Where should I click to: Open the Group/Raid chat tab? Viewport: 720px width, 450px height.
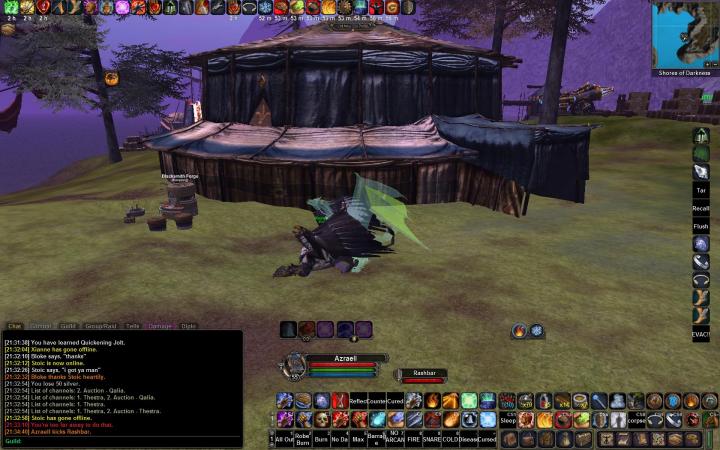click(100, 326)
